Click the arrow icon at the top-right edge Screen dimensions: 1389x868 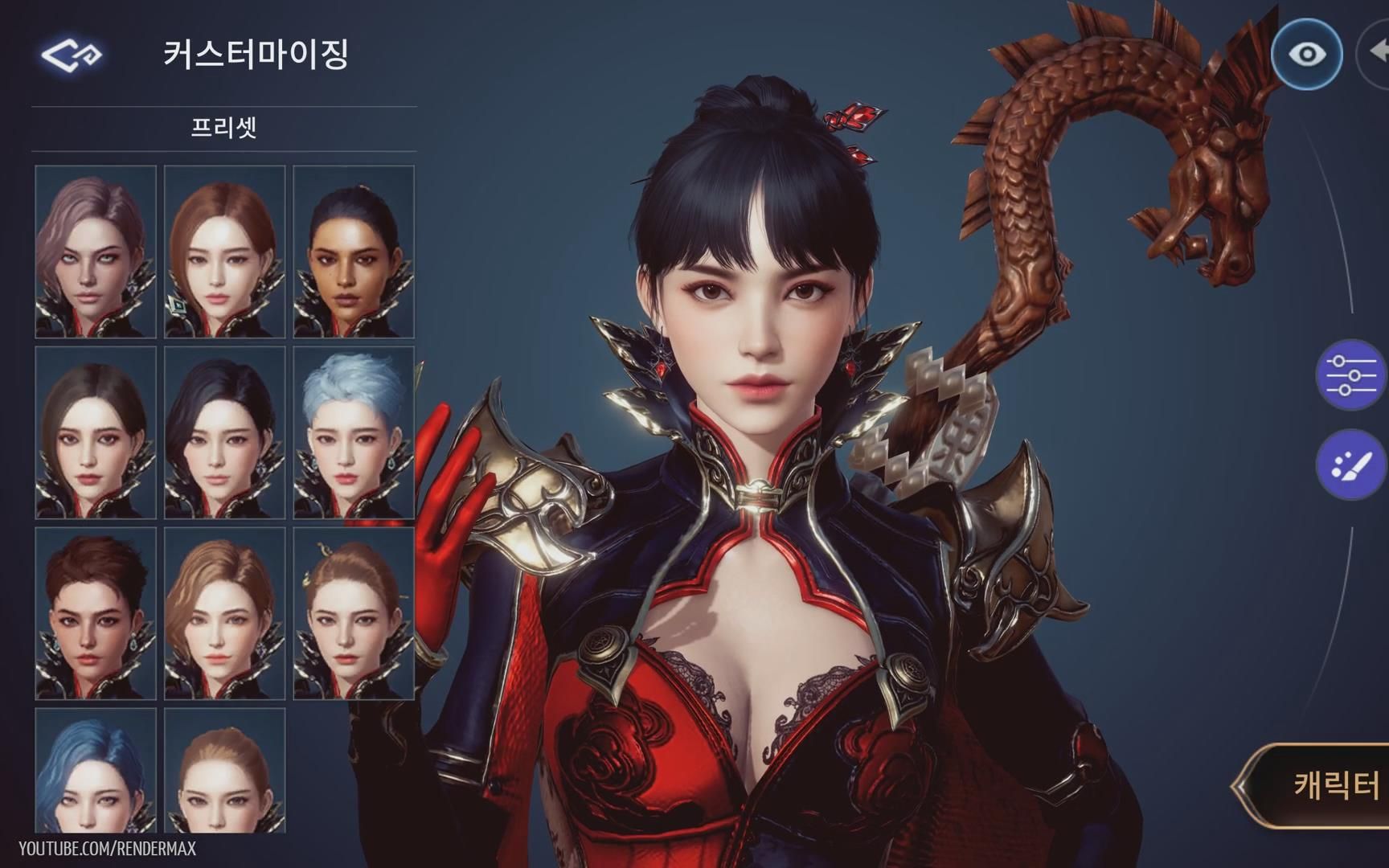[x=1379, y=54]
